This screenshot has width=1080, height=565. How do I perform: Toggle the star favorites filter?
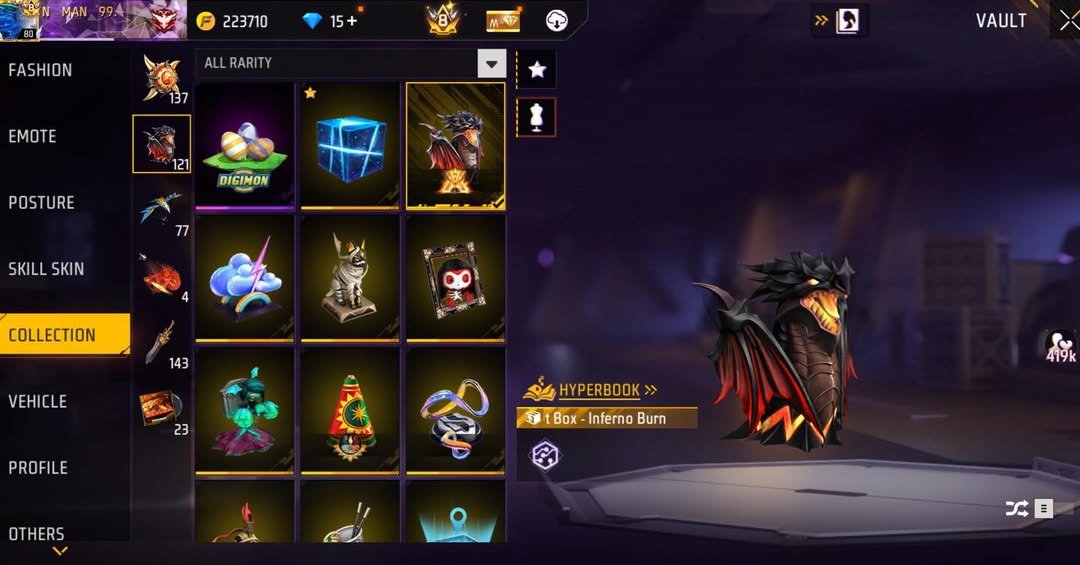pyautogui.click(x=537, y=69)
